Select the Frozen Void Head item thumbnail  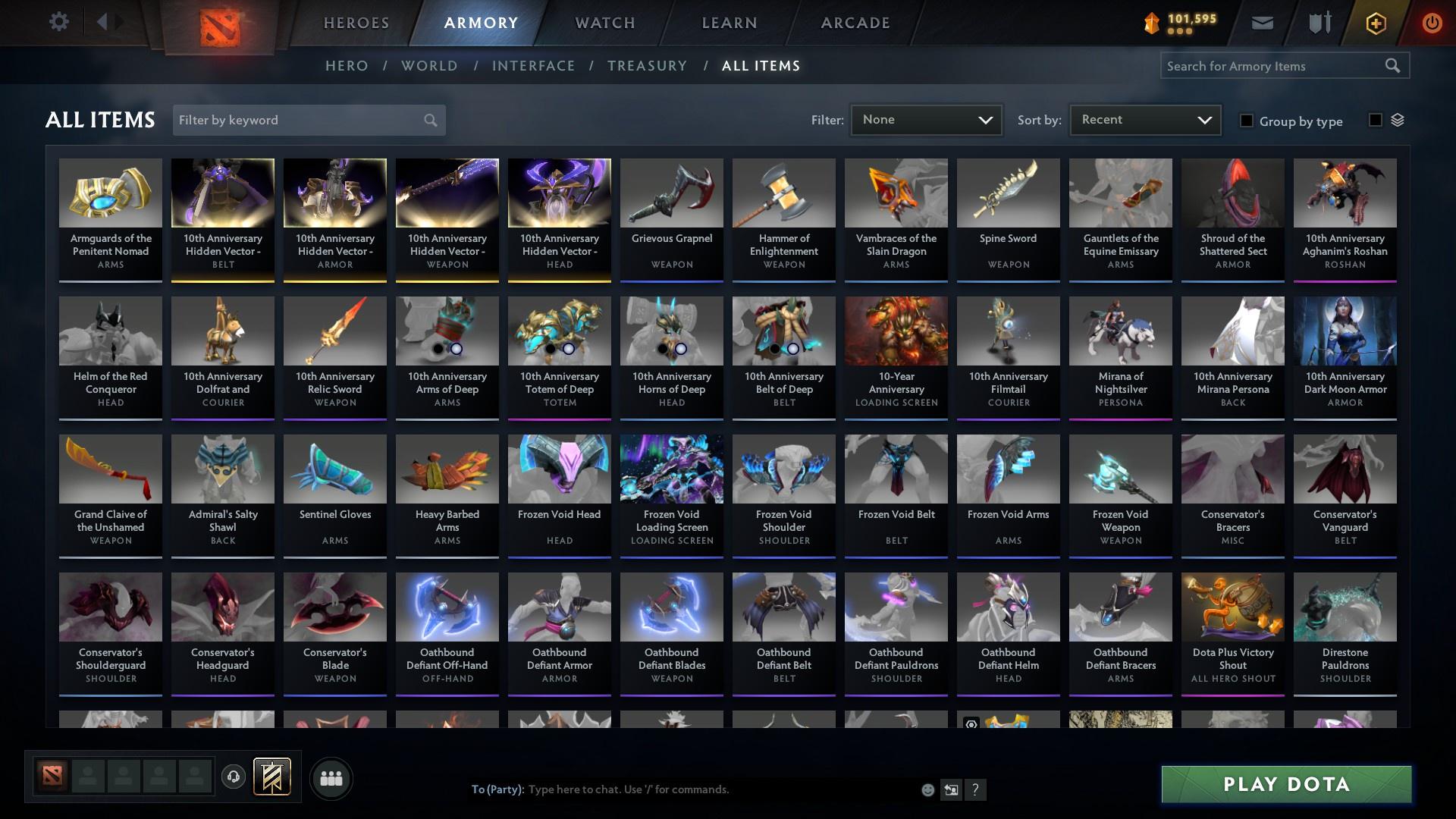click(x=559, y=469)
